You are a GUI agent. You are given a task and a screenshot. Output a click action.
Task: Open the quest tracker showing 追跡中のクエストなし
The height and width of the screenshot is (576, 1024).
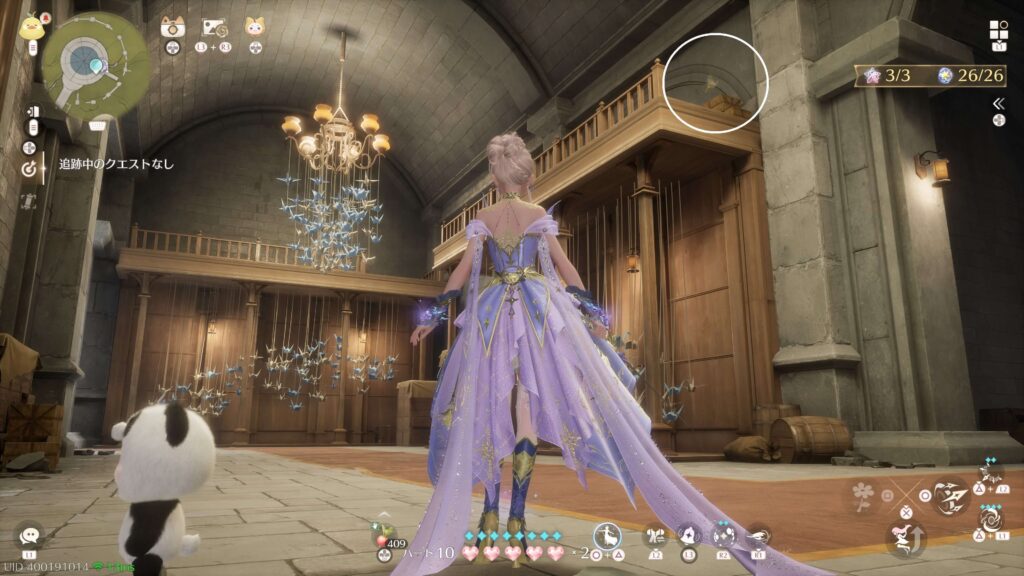pos(115,163)
